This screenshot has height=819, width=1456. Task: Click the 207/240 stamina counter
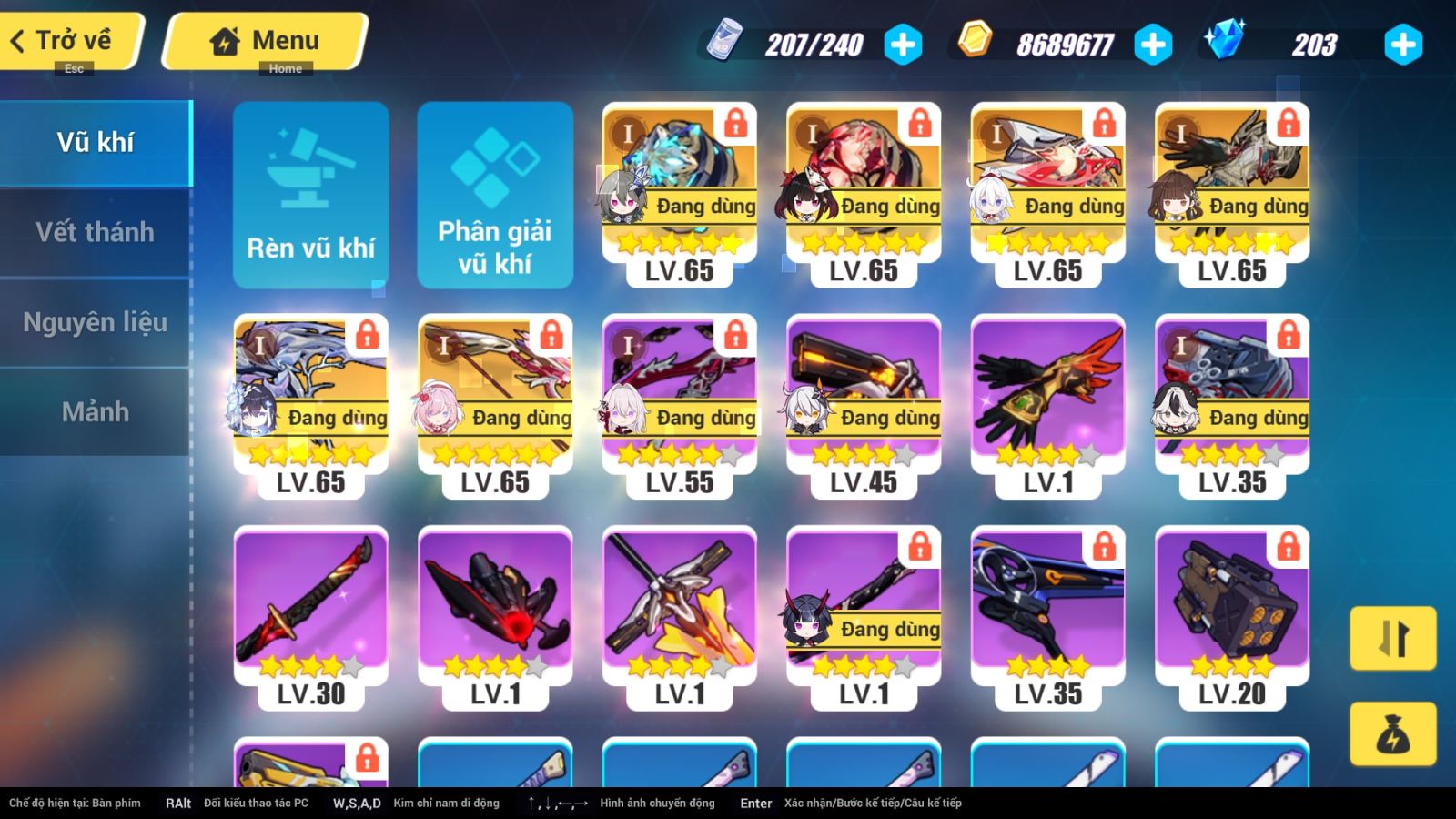pyautogui.click(x=817, y=42)
